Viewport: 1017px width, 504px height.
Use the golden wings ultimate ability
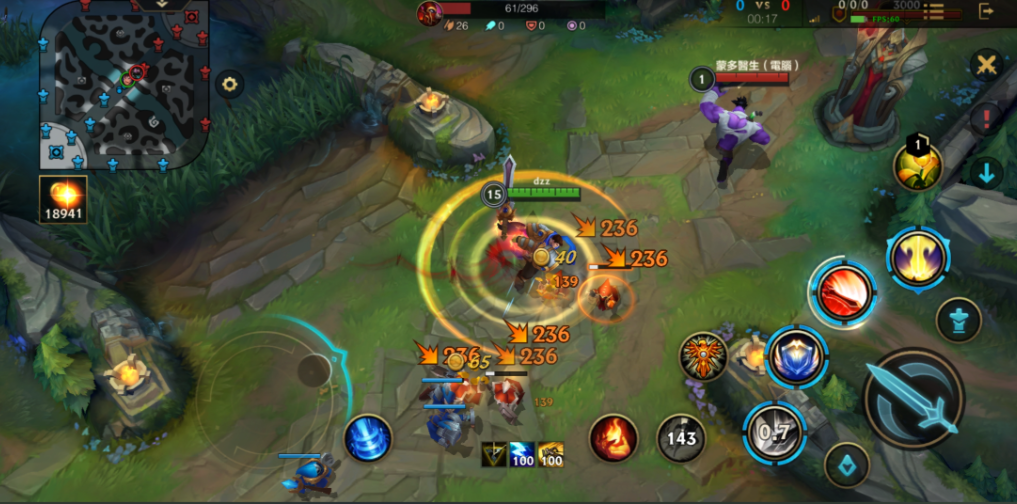pyautogui.click(x=917, y=257)
